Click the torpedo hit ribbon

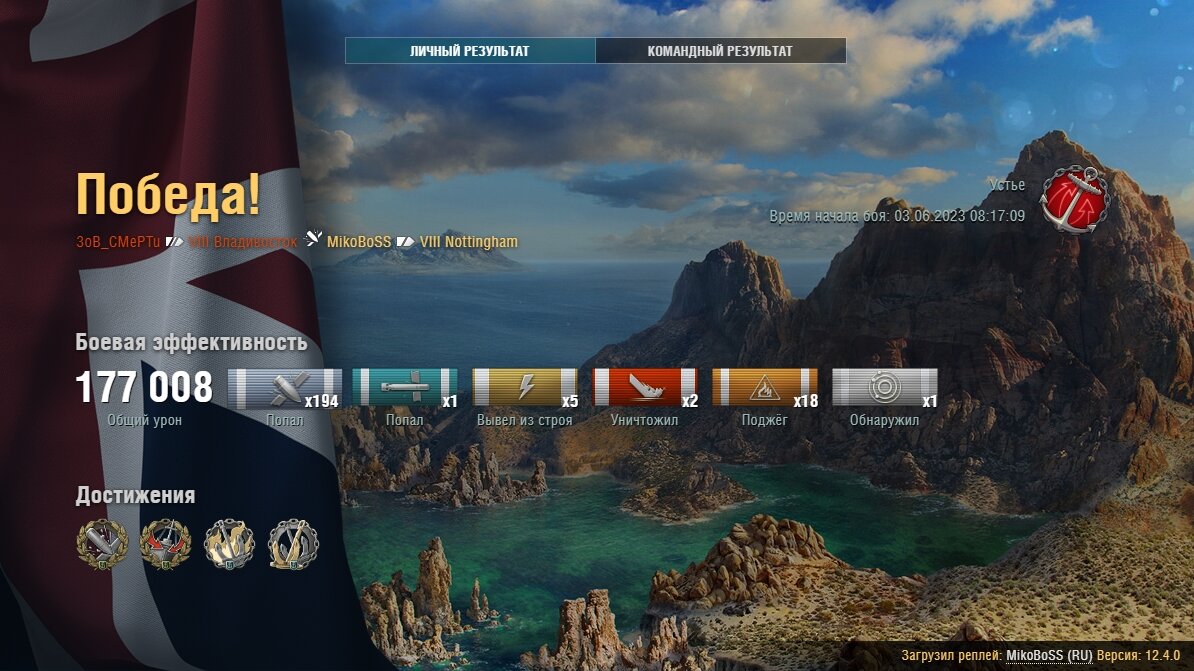pos(405,387)
